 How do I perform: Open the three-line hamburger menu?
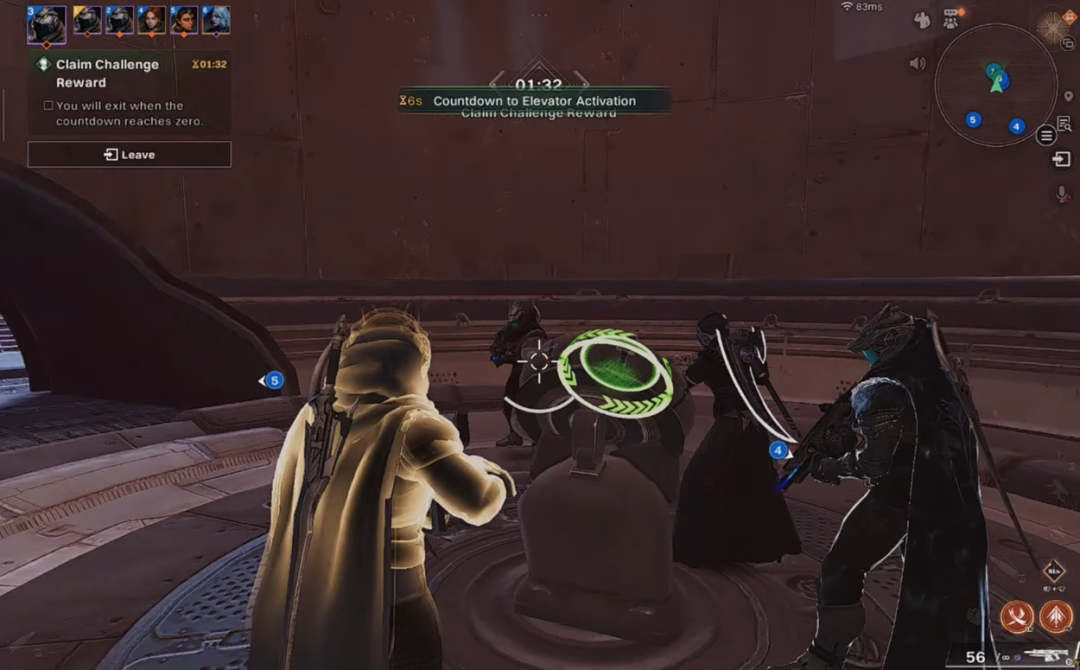pyautogui.click(x=1046, y=136)
